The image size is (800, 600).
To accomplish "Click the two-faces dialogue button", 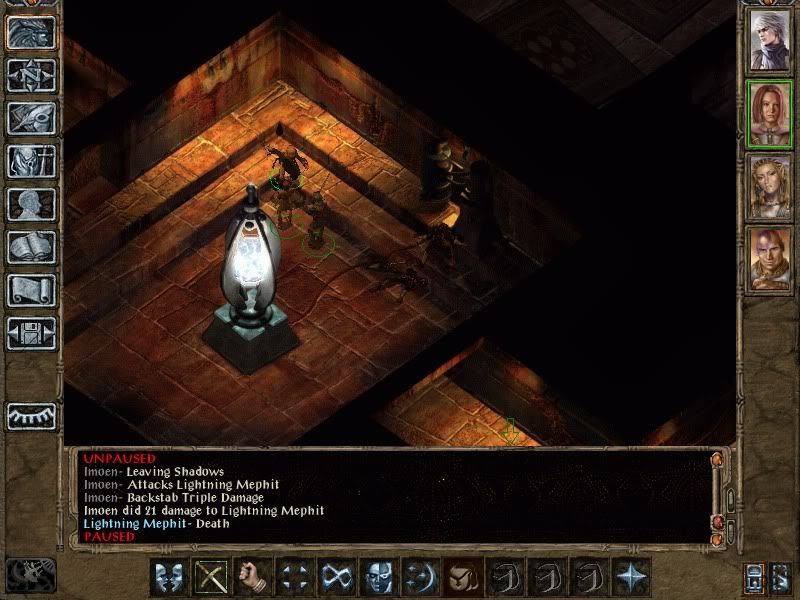I will coord(169,577).
